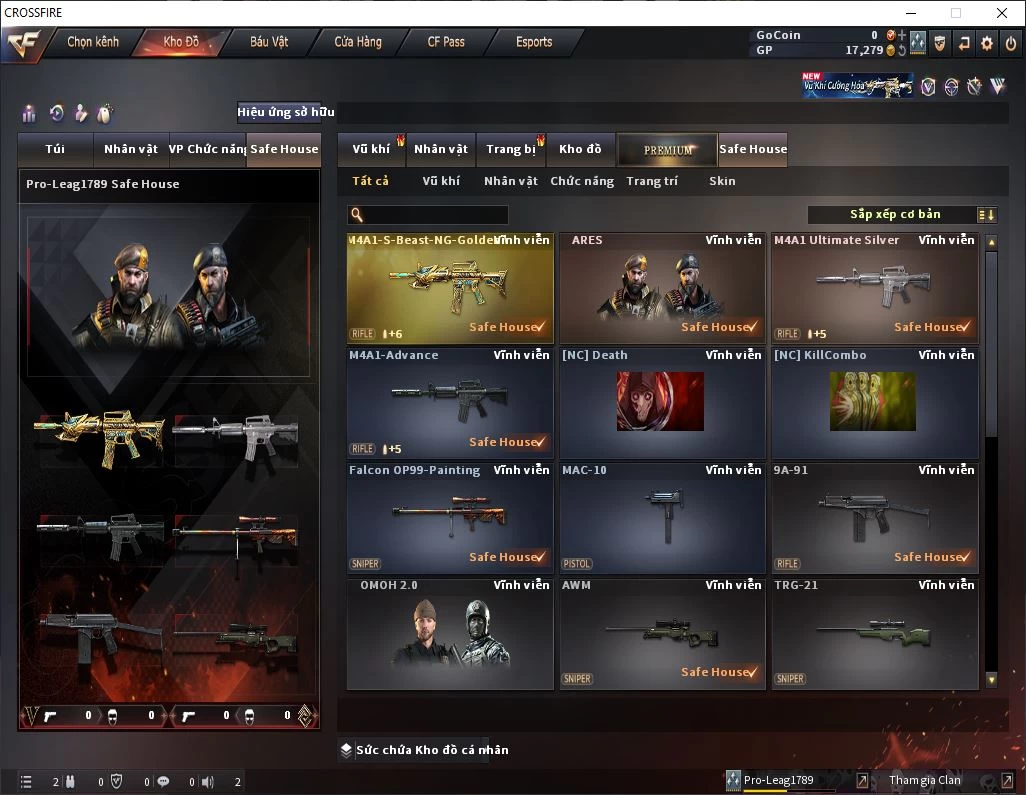Open the Cửa Hàng shop
The width and height of the screenshot is (1026, 795).
point(358,42)
